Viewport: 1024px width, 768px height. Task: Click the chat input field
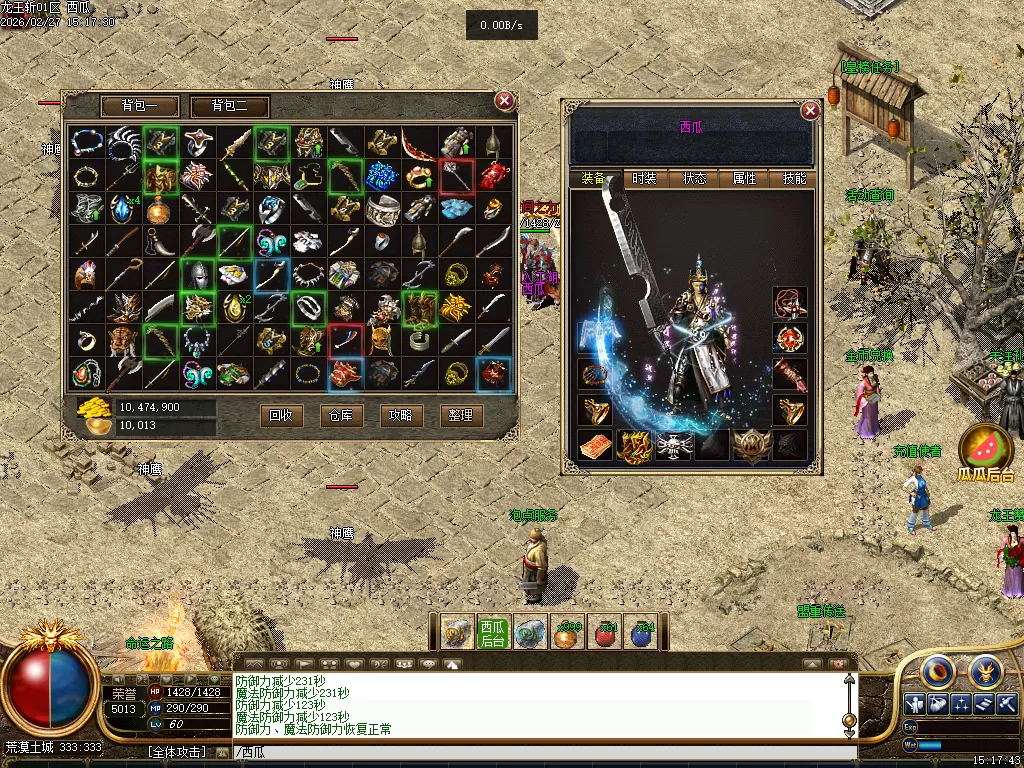click(x=540, y=753)
